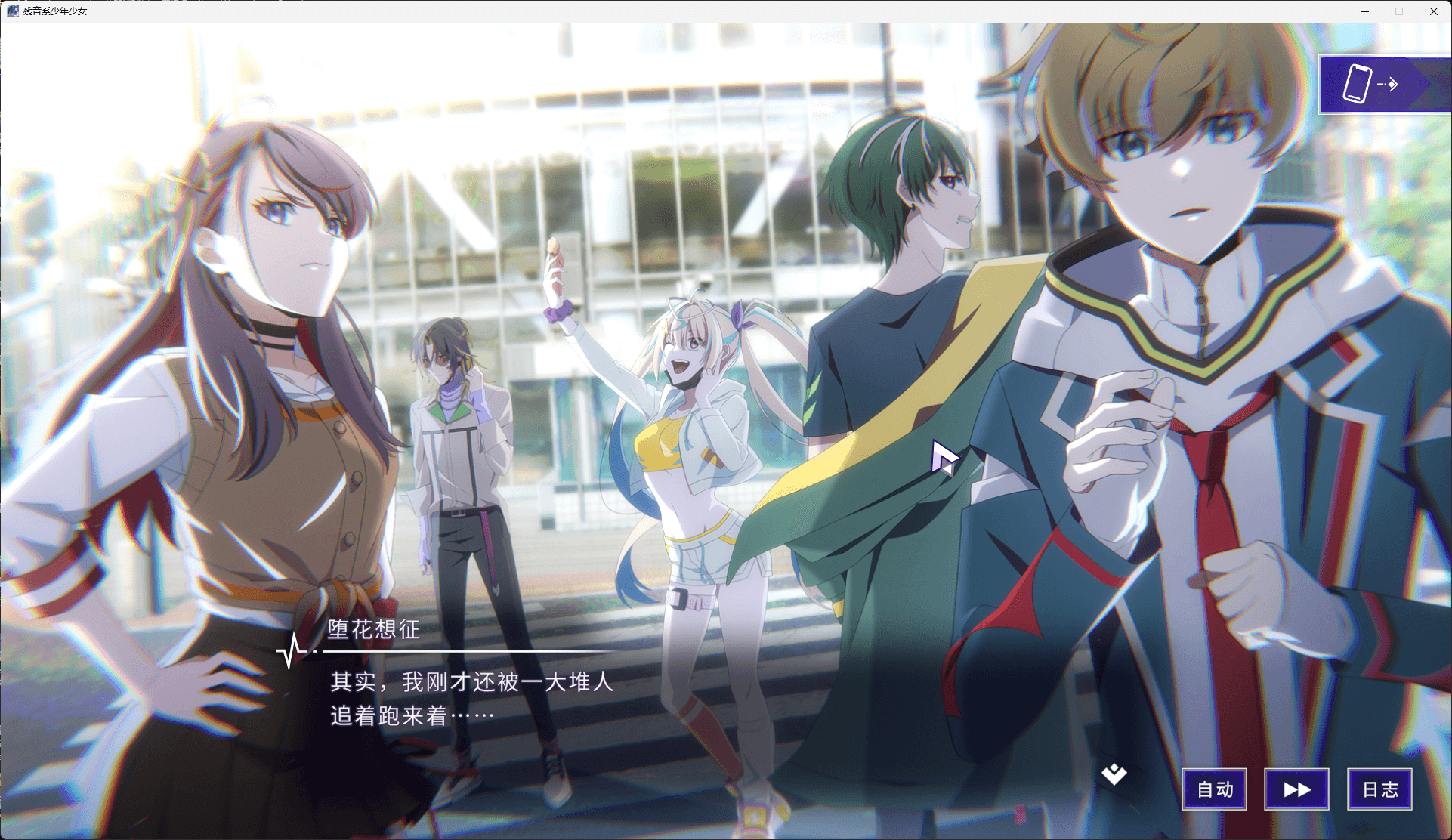This screenshot has width=1452, height=840.
Task: Enable skip mode with the double-arrow button
Action: coord(1296,789)
